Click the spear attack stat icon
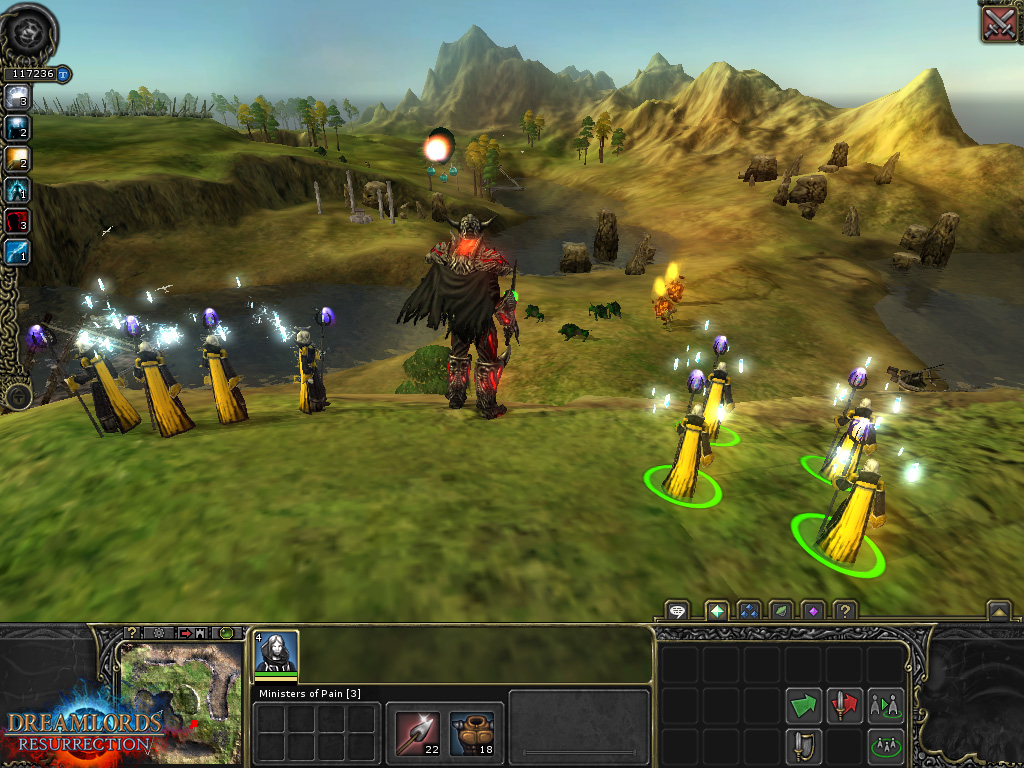 [416, 732]
